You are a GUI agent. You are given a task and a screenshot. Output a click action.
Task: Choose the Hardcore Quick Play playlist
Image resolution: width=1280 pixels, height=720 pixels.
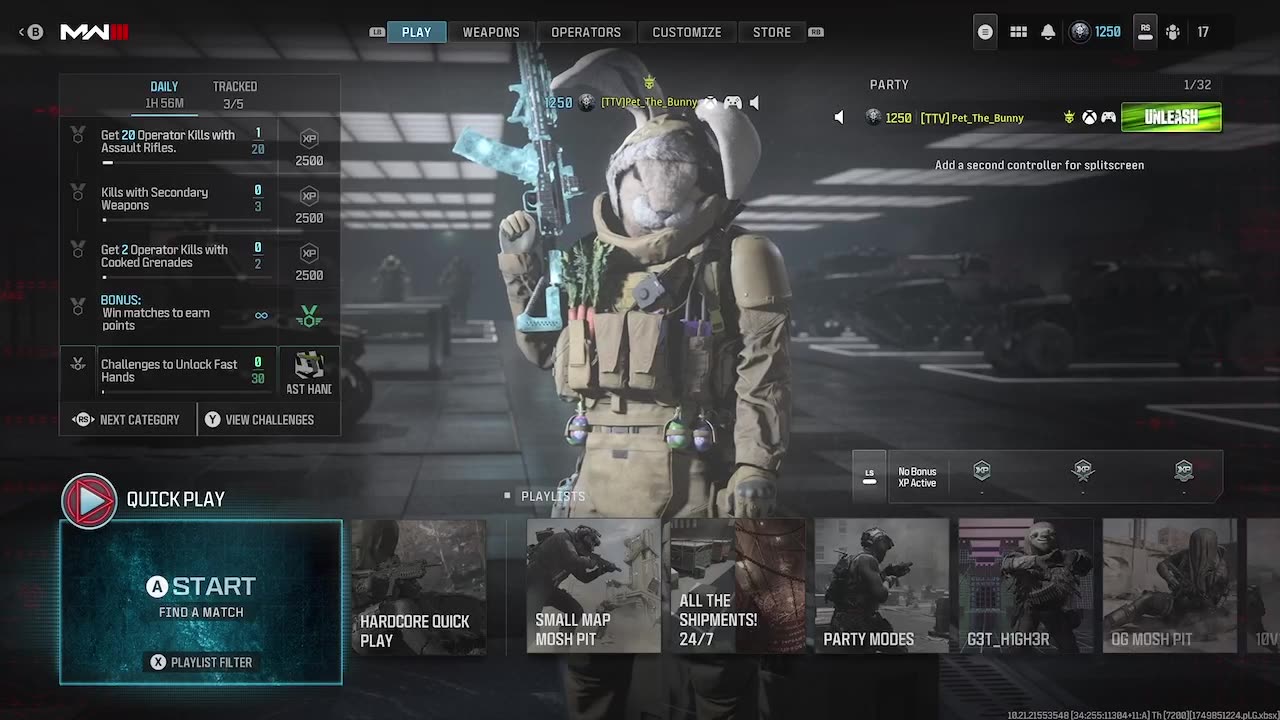419,586
